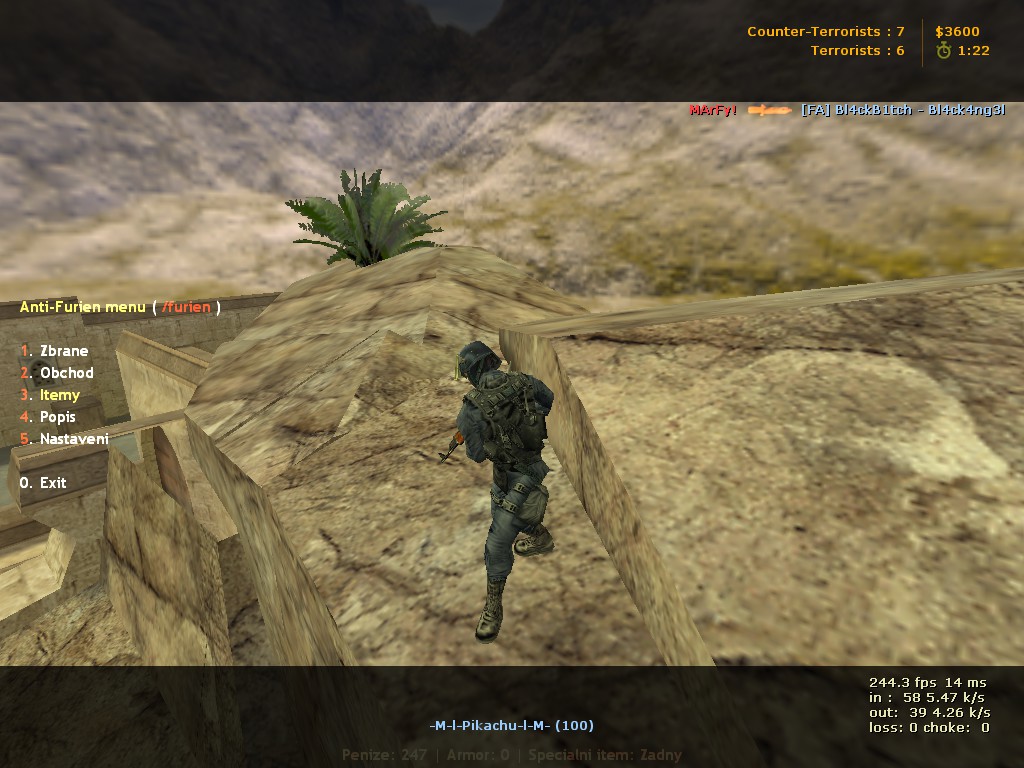
Task: Open the Nastaveni settings entry
Action: [x=74, y=439]
